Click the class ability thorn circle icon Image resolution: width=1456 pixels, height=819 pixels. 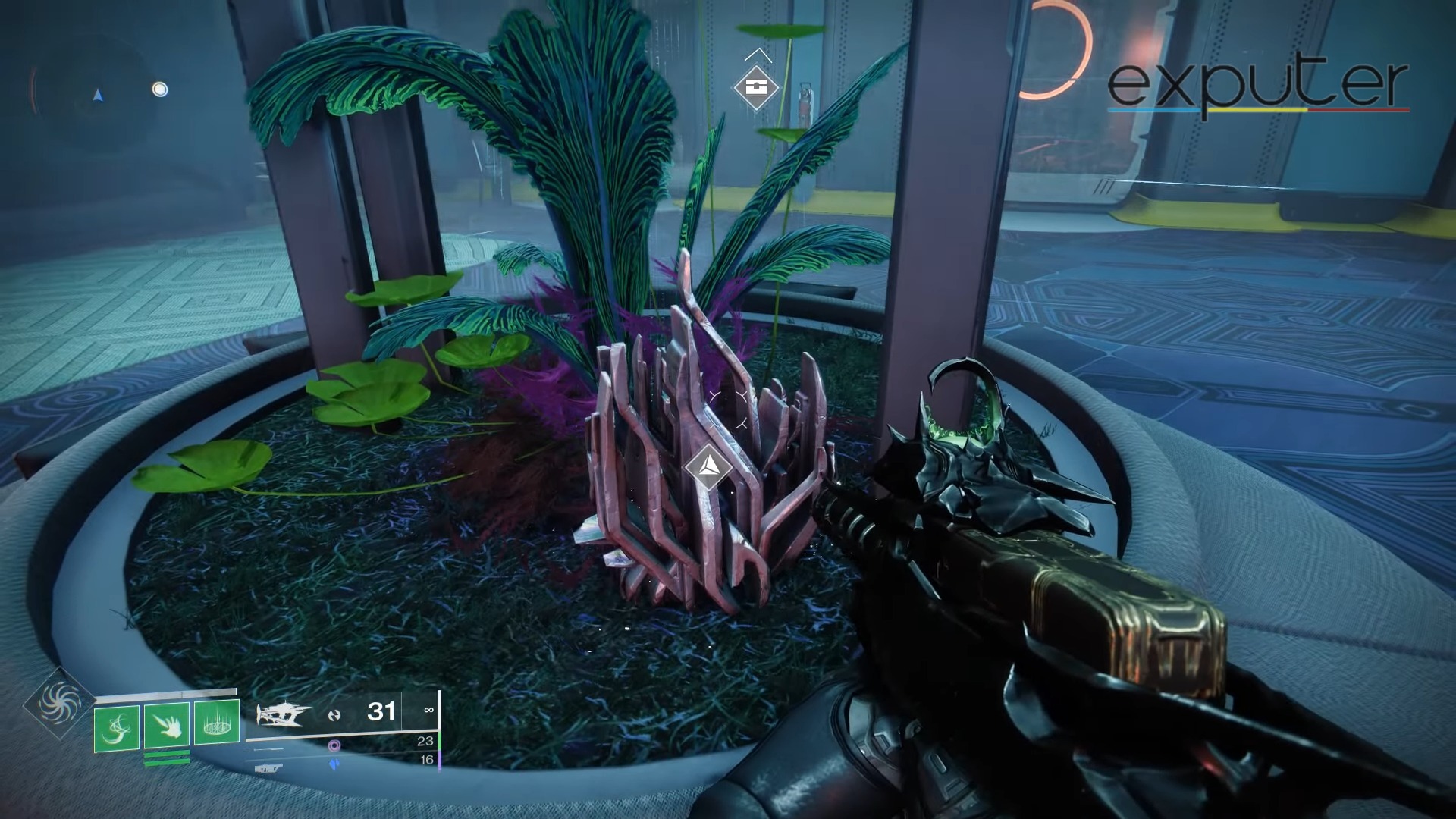tap(217, 720)
